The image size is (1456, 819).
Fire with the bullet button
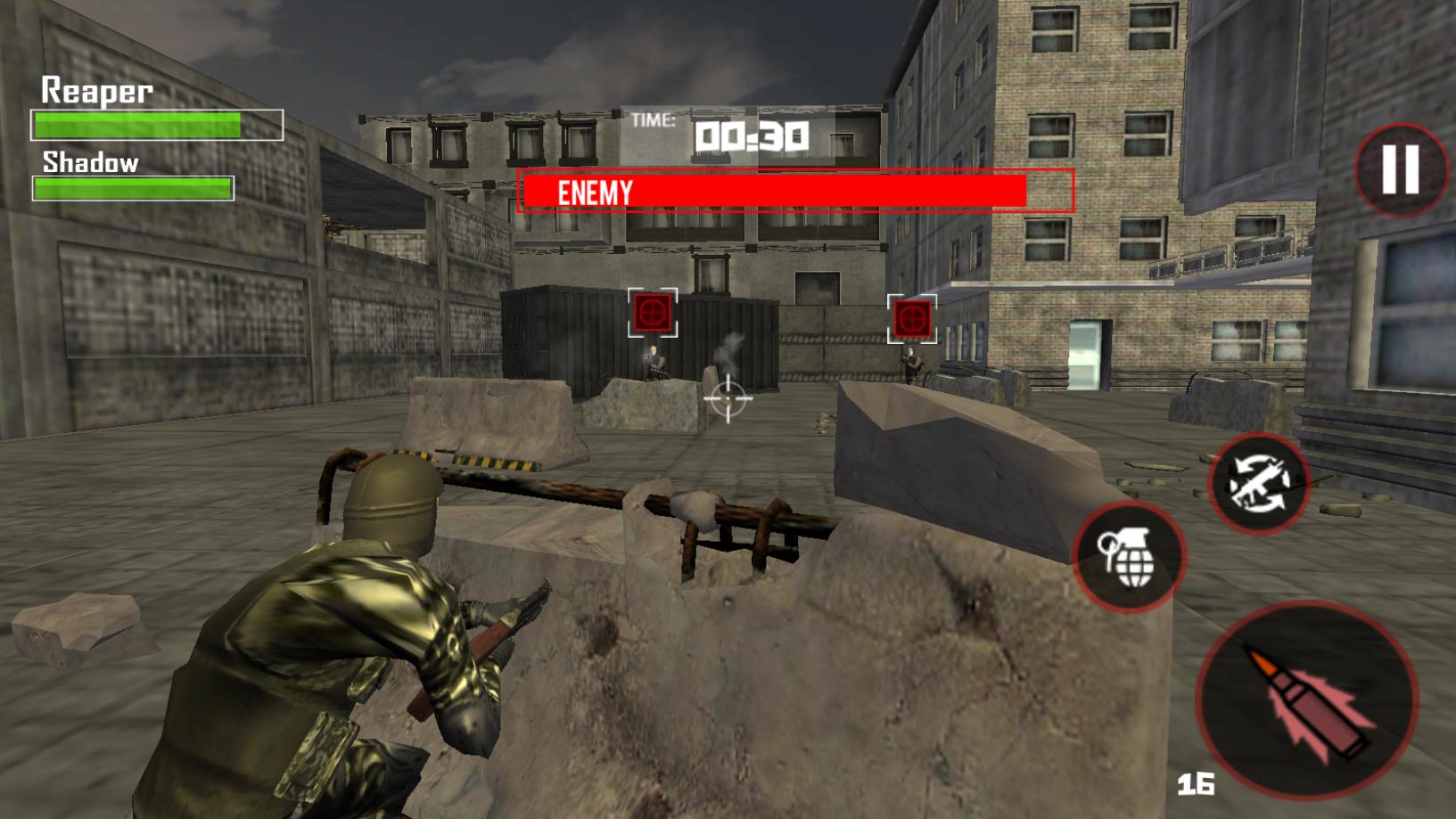(x=1306, y=700)
